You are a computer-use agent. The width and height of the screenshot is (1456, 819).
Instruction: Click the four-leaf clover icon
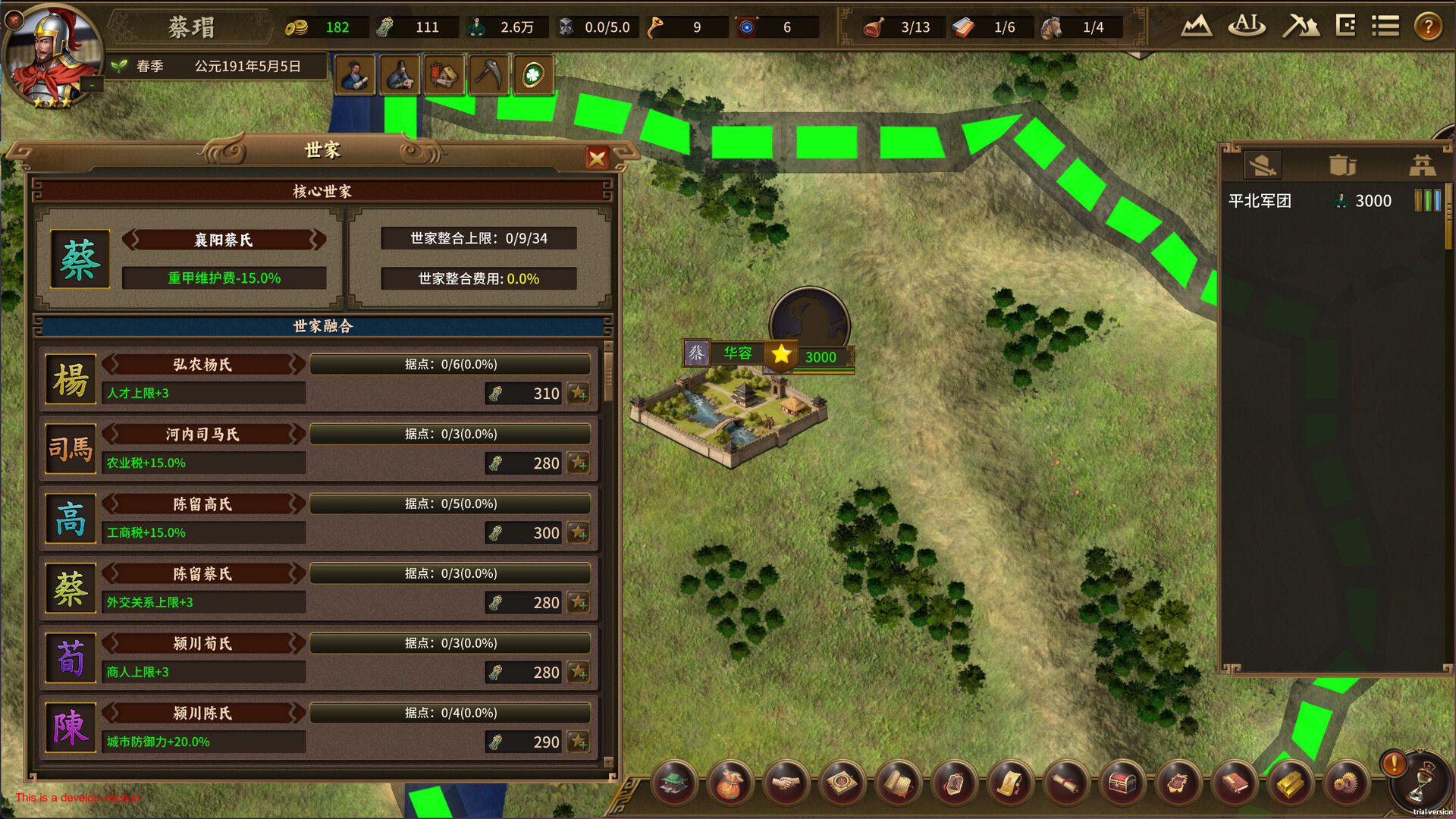[533, 75]
